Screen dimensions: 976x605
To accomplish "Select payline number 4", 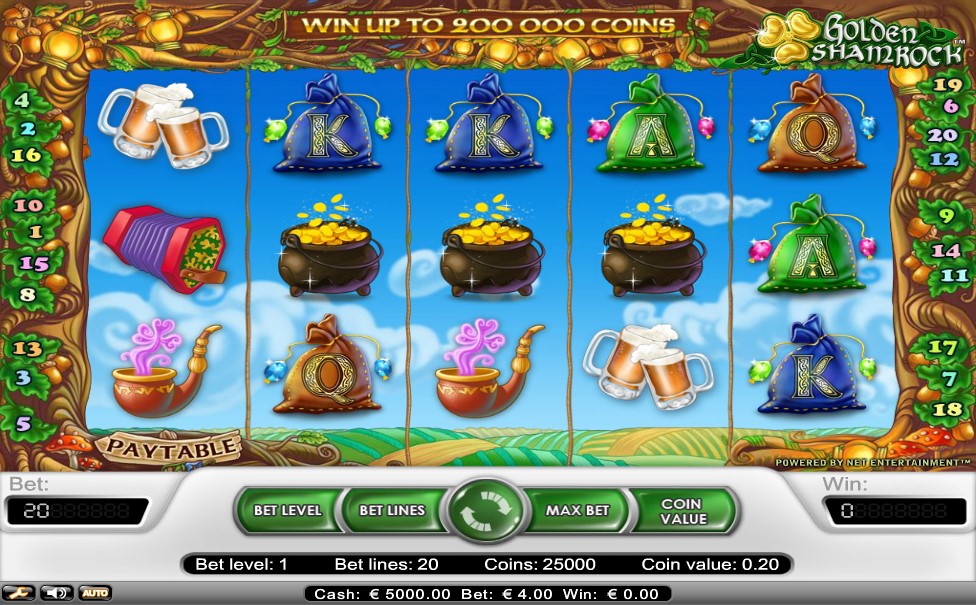I will coord(21,100).
